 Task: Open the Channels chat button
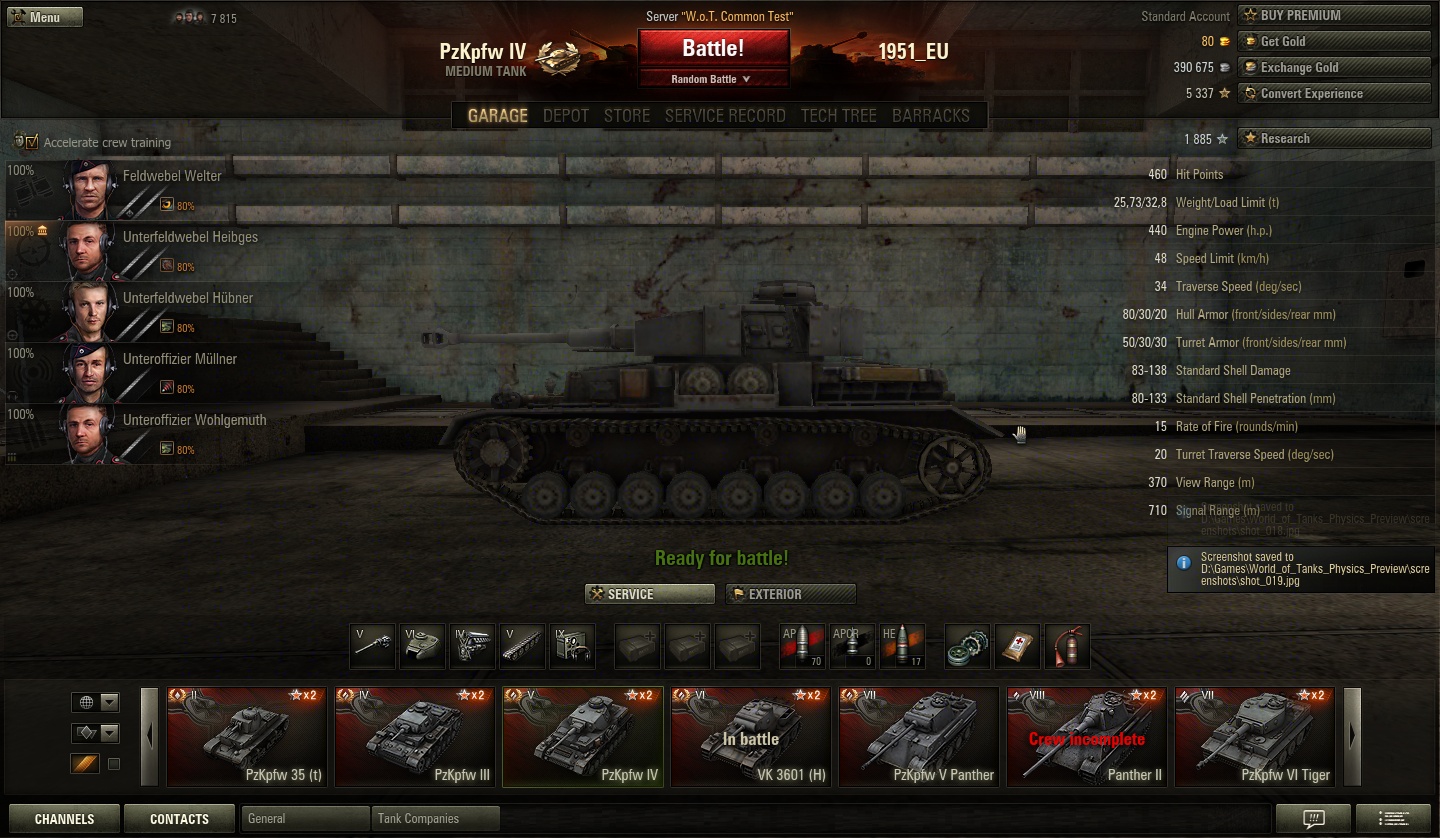(x=64, y=819)
